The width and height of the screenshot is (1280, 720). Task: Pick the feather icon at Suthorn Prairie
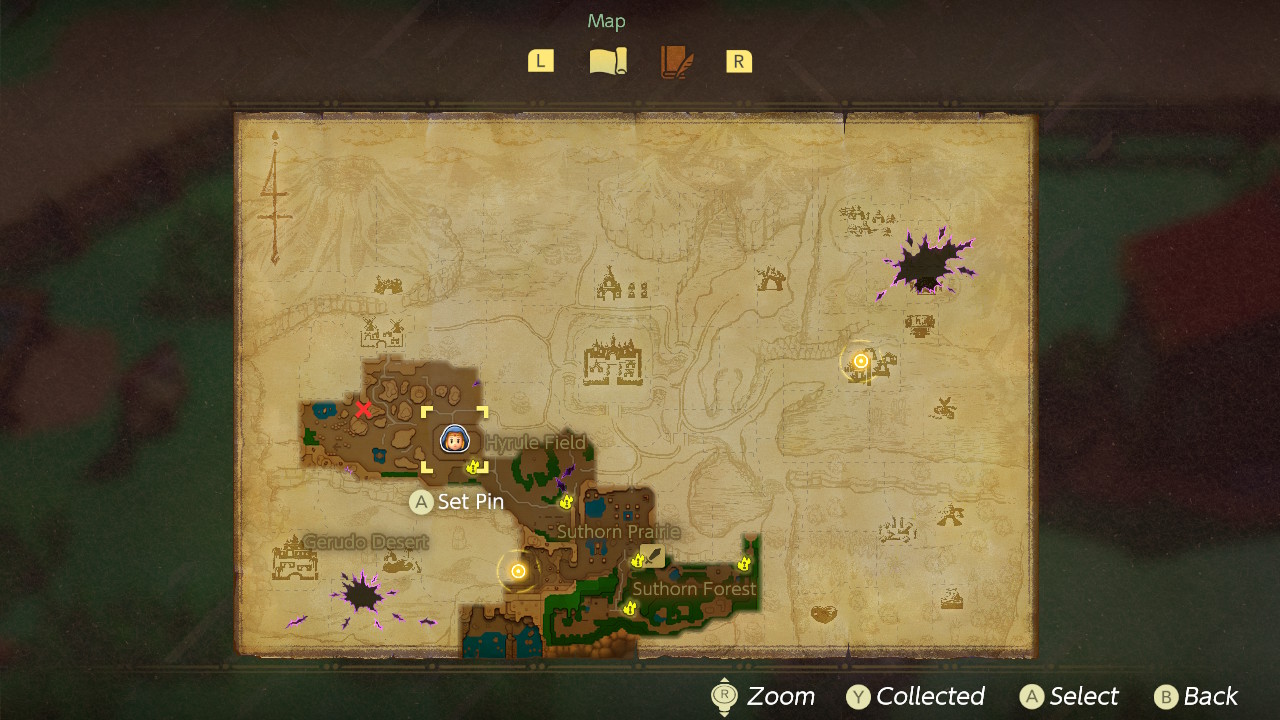point(653,556)
